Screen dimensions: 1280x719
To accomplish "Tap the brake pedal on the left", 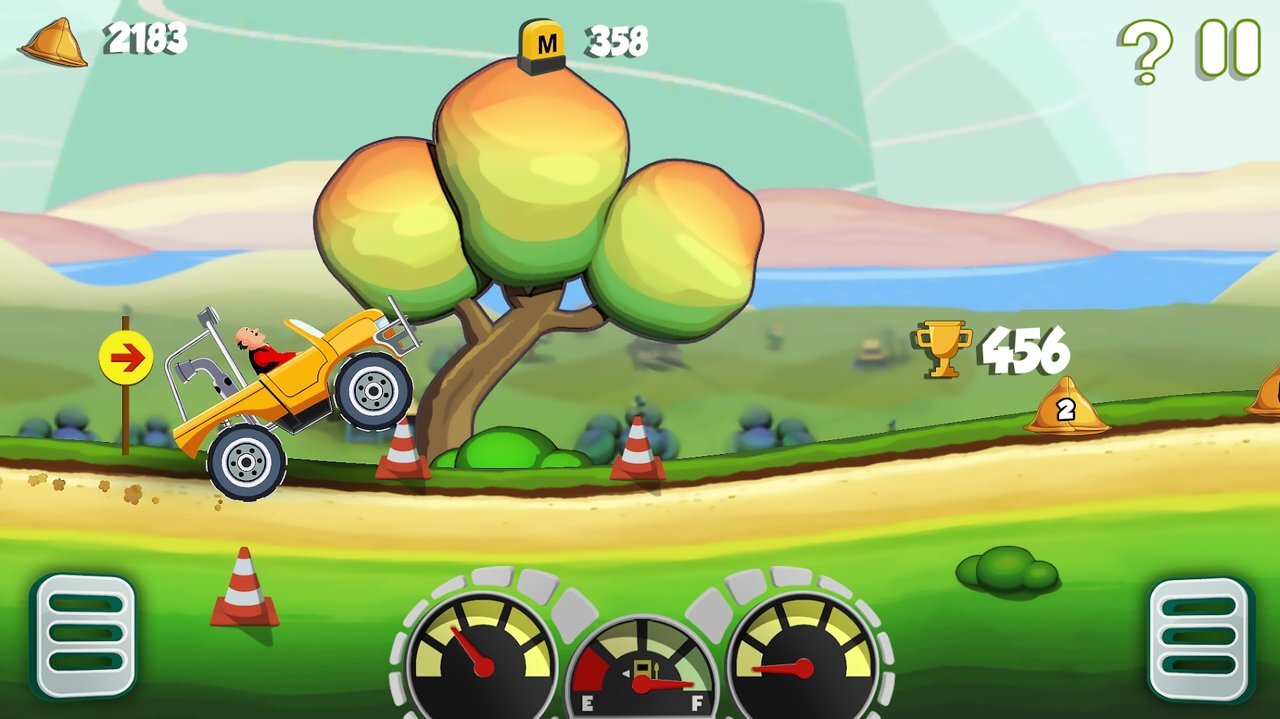I will tap(83, 635).
